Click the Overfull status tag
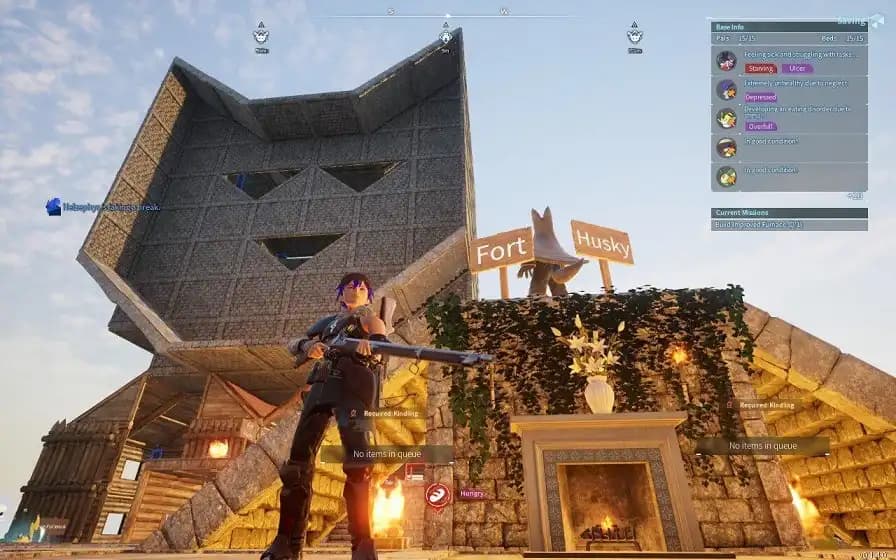This screenshot has height=560, width=896. pyautogui.click(x=761, y=127)
